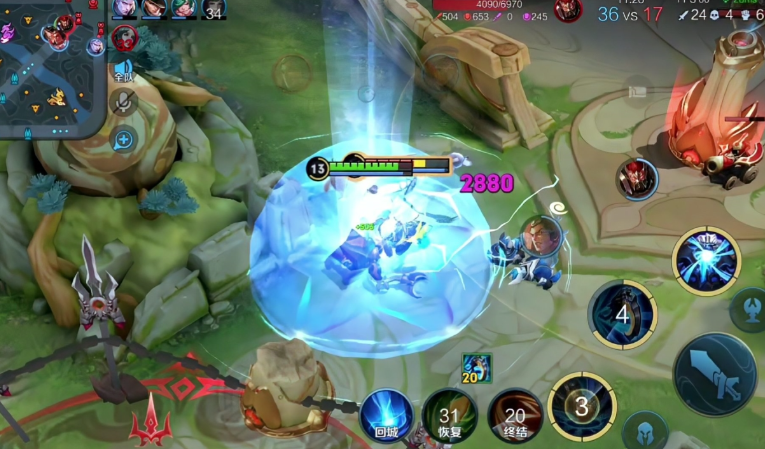
Task: Unmute the crossed-out microphone
Action: point(123,102)
